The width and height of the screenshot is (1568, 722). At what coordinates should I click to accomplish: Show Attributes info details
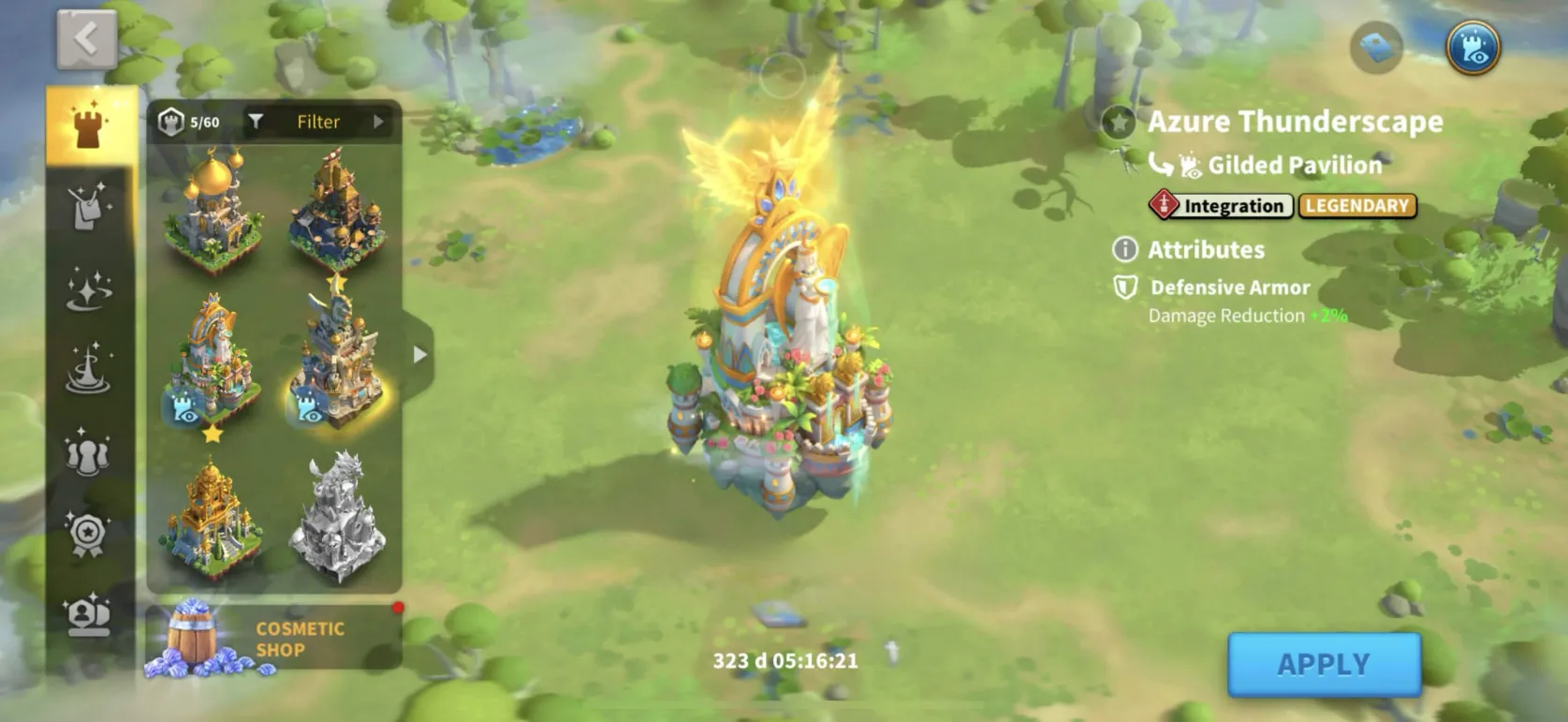click(x=1124, y=249)
